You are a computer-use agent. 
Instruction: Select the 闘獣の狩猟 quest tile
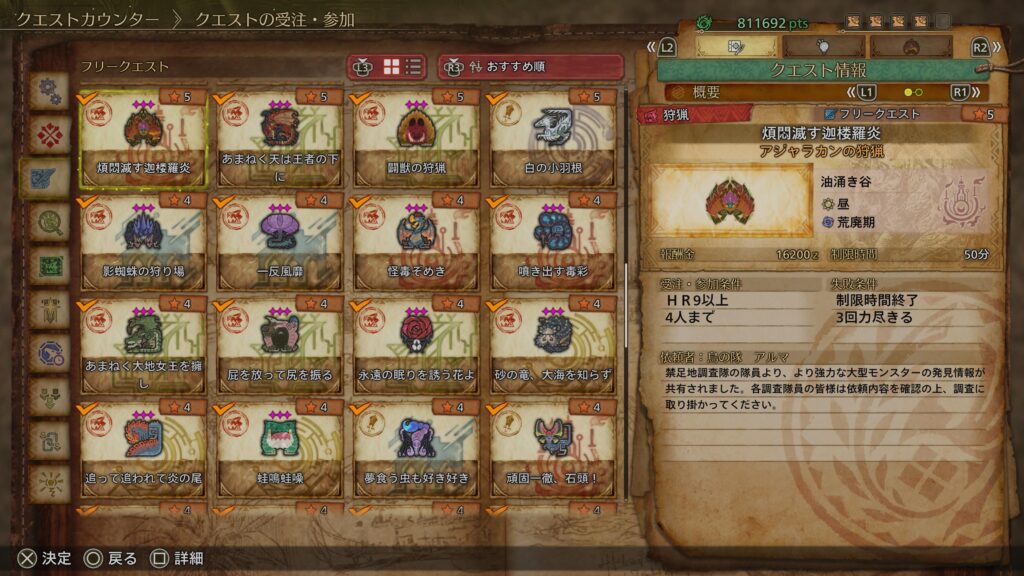[x=415, y=140]
